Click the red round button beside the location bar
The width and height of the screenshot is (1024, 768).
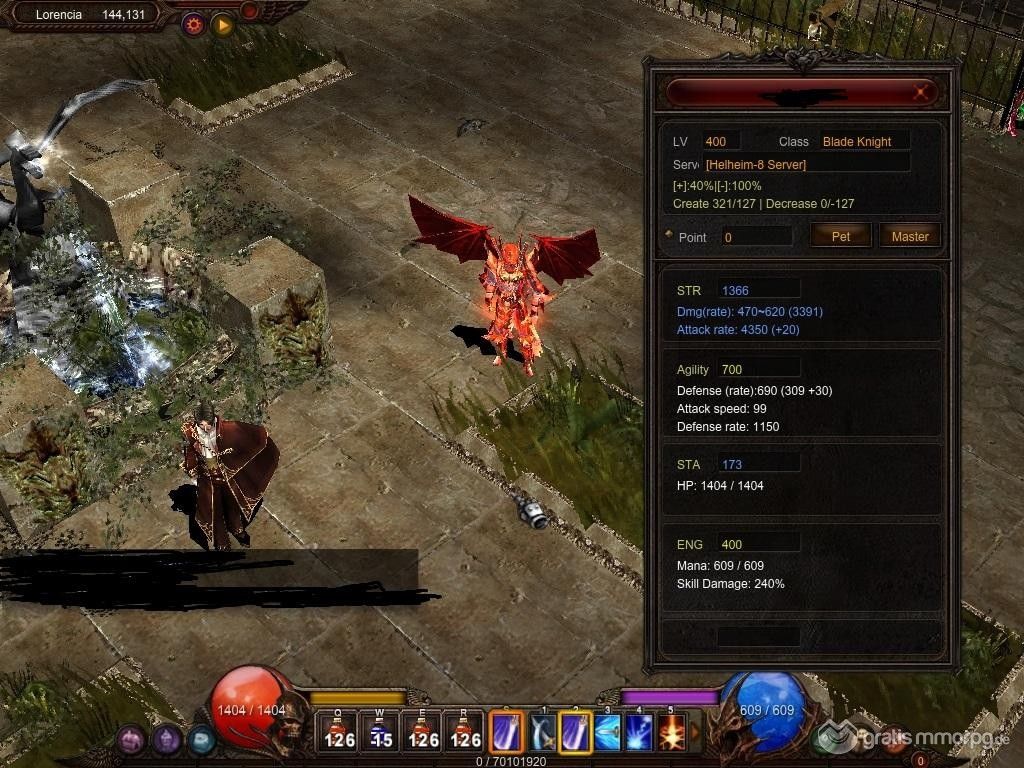click(x=249, y=11)
